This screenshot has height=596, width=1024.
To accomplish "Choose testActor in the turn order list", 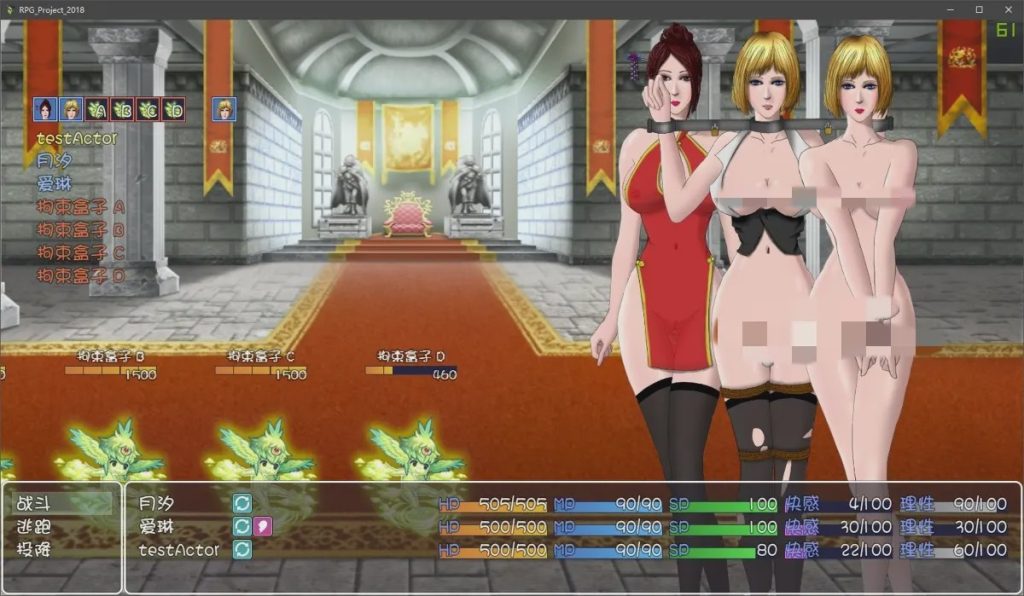I will [x=76, y=138].
